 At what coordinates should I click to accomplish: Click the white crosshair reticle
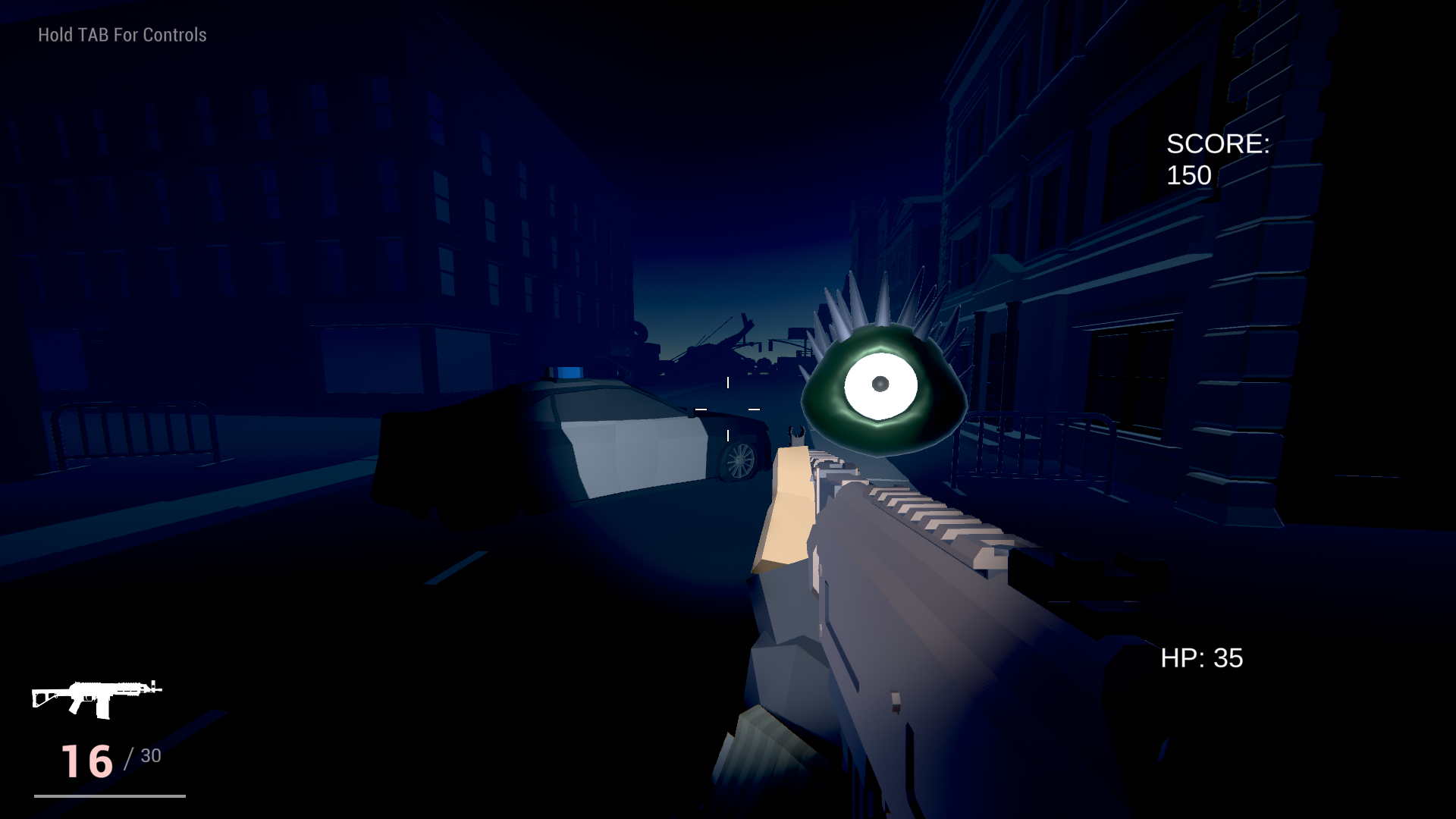tap(728, 409)
